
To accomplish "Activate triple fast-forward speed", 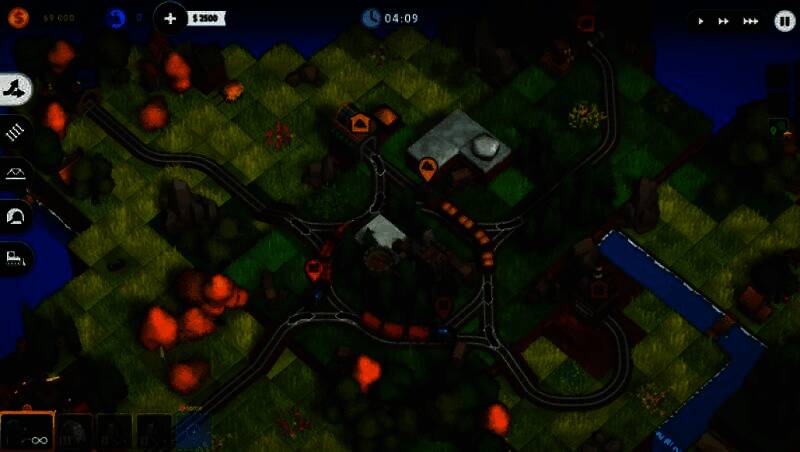I will [x=749, y=21].
